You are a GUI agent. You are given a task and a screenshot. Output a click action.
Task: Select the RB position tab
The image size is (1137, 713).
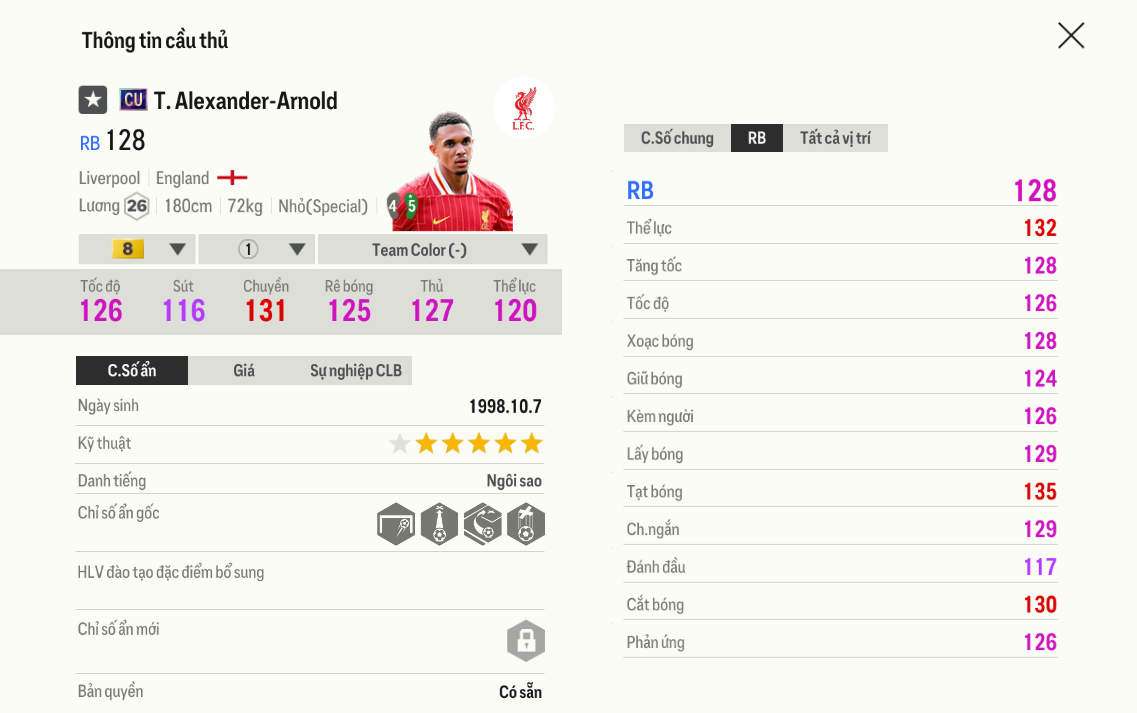[757, 138]
